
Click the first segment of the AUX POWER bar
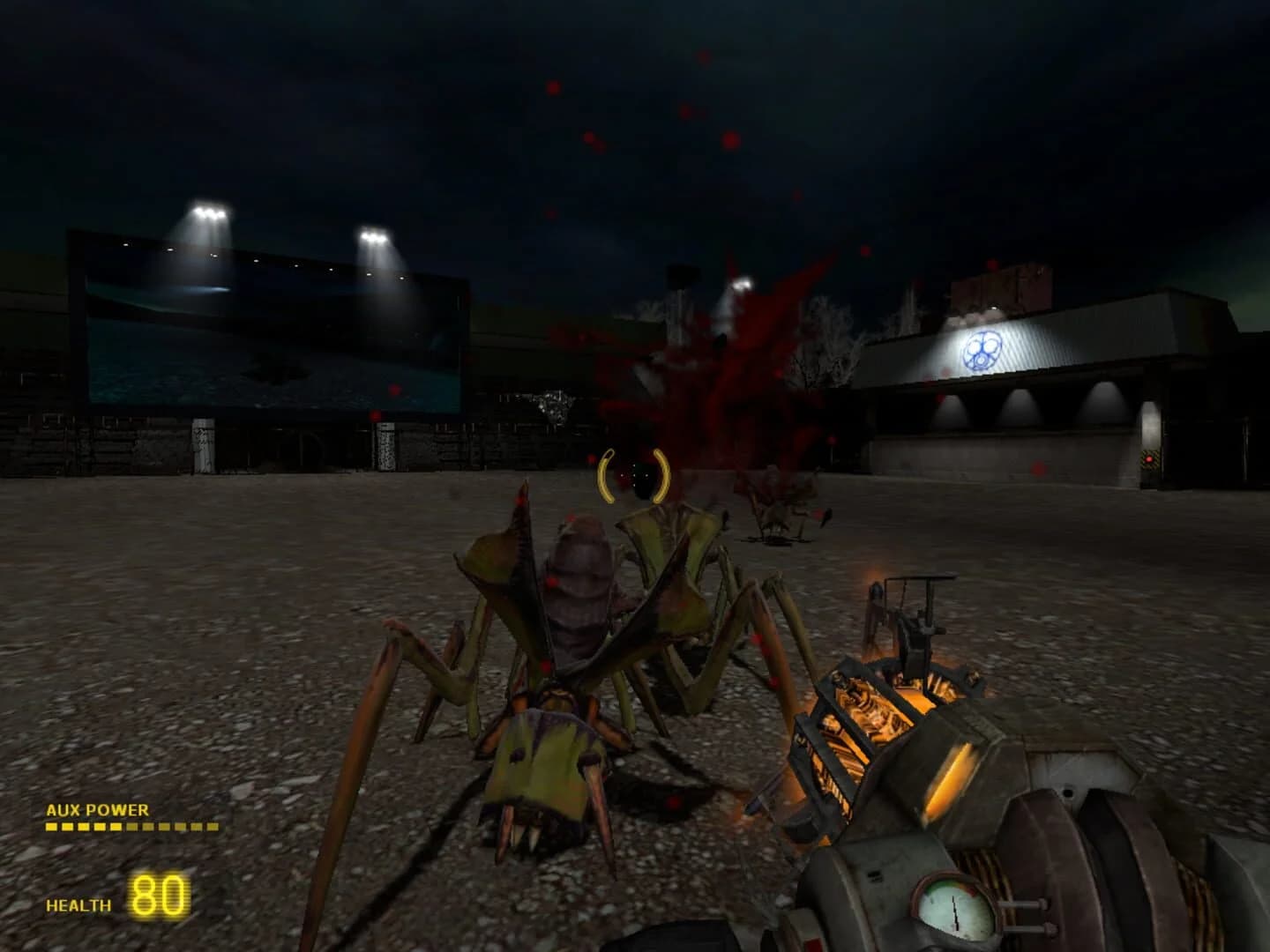pyautogui.click(x=51, y=826)
